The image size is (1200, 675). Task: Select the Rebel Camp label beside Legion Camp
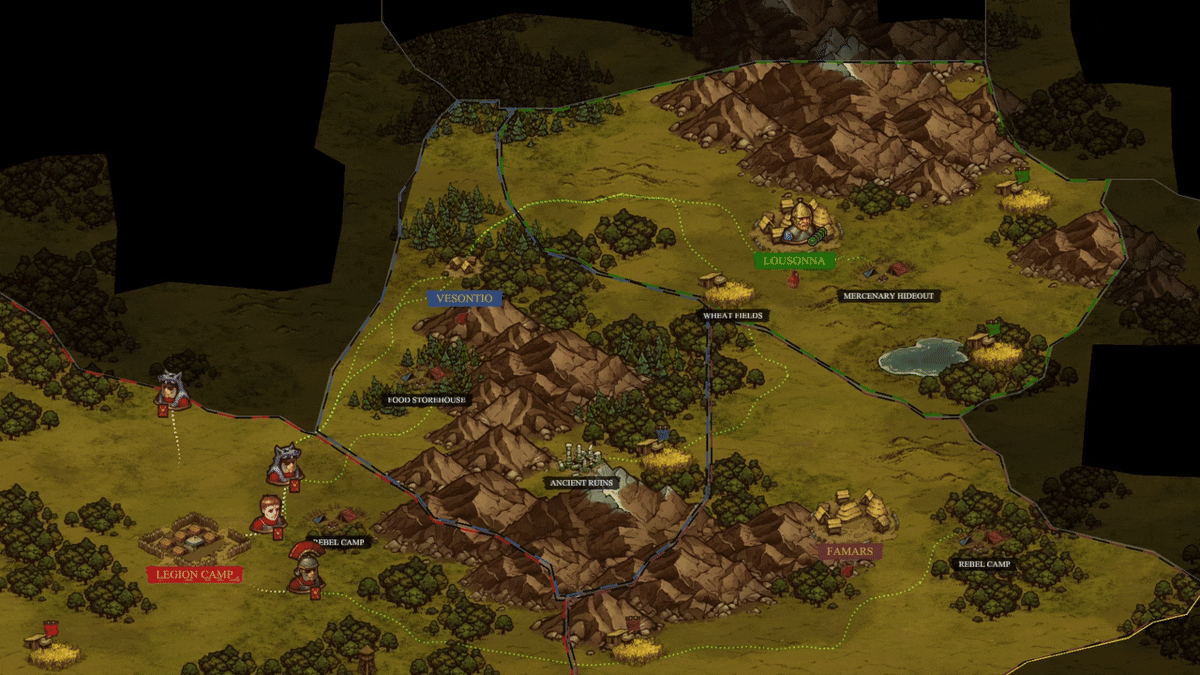click(339, 542)
